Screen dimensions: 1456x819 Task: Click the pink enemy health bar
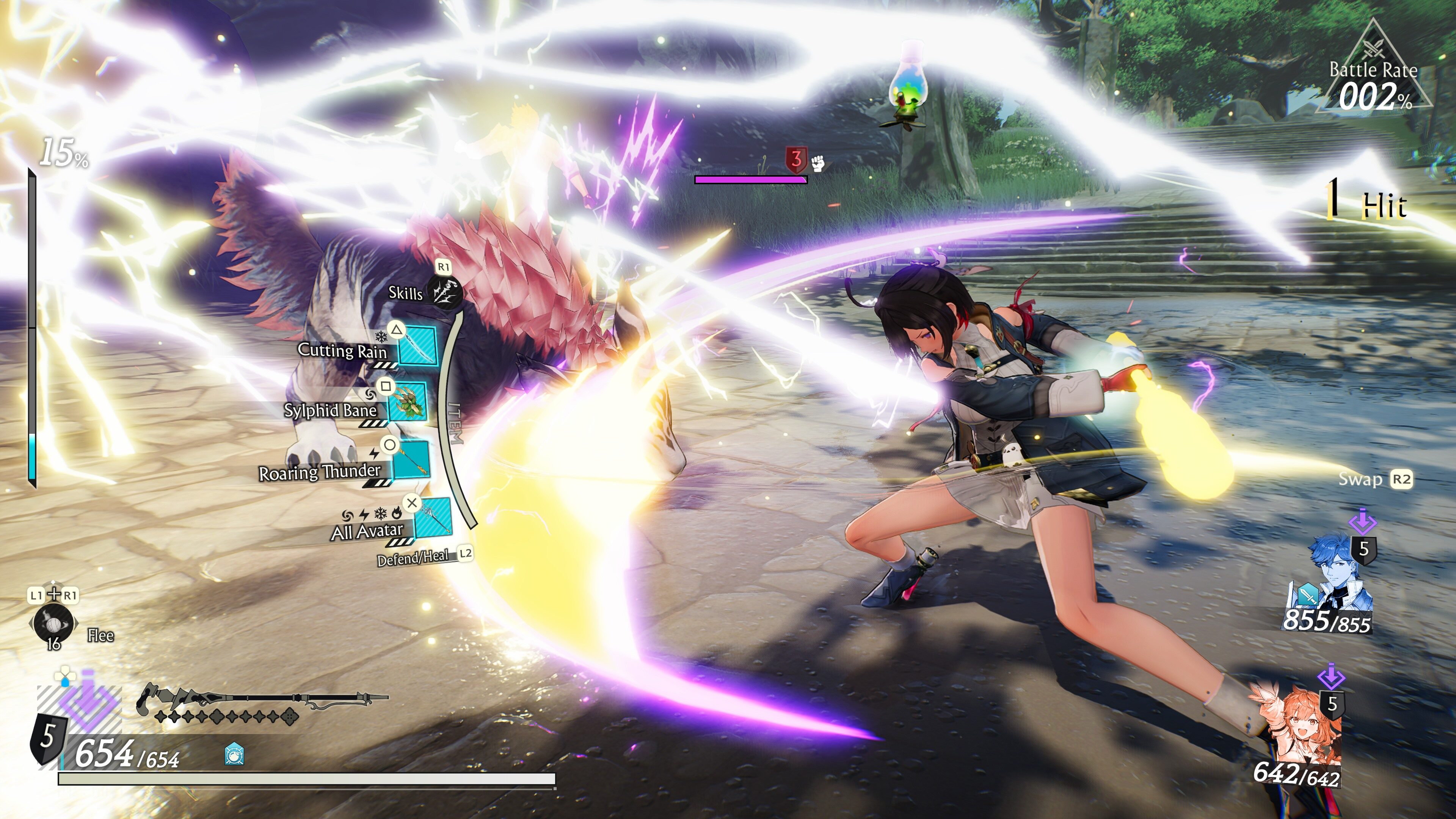tap(750, 179)
